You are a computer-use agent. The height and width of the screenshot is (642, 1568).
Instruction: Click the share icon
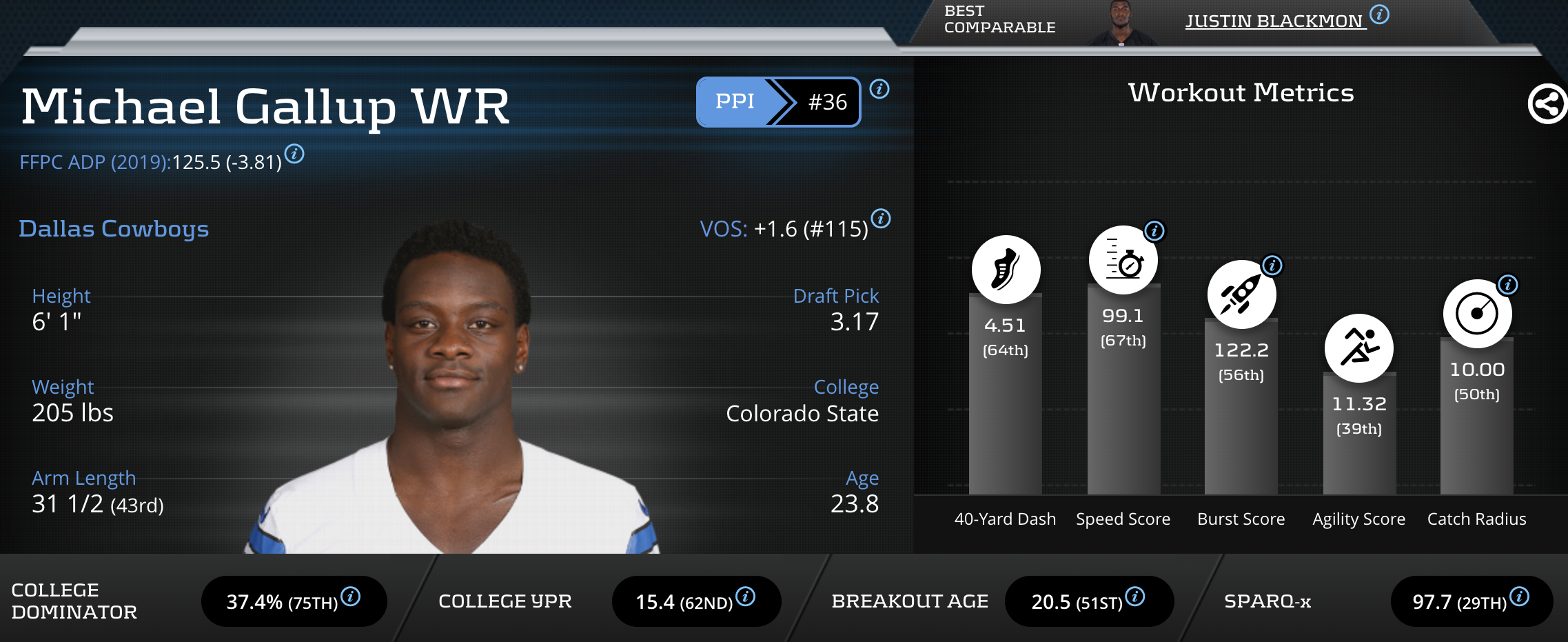pyautogui.click(x=1547, y=104)
